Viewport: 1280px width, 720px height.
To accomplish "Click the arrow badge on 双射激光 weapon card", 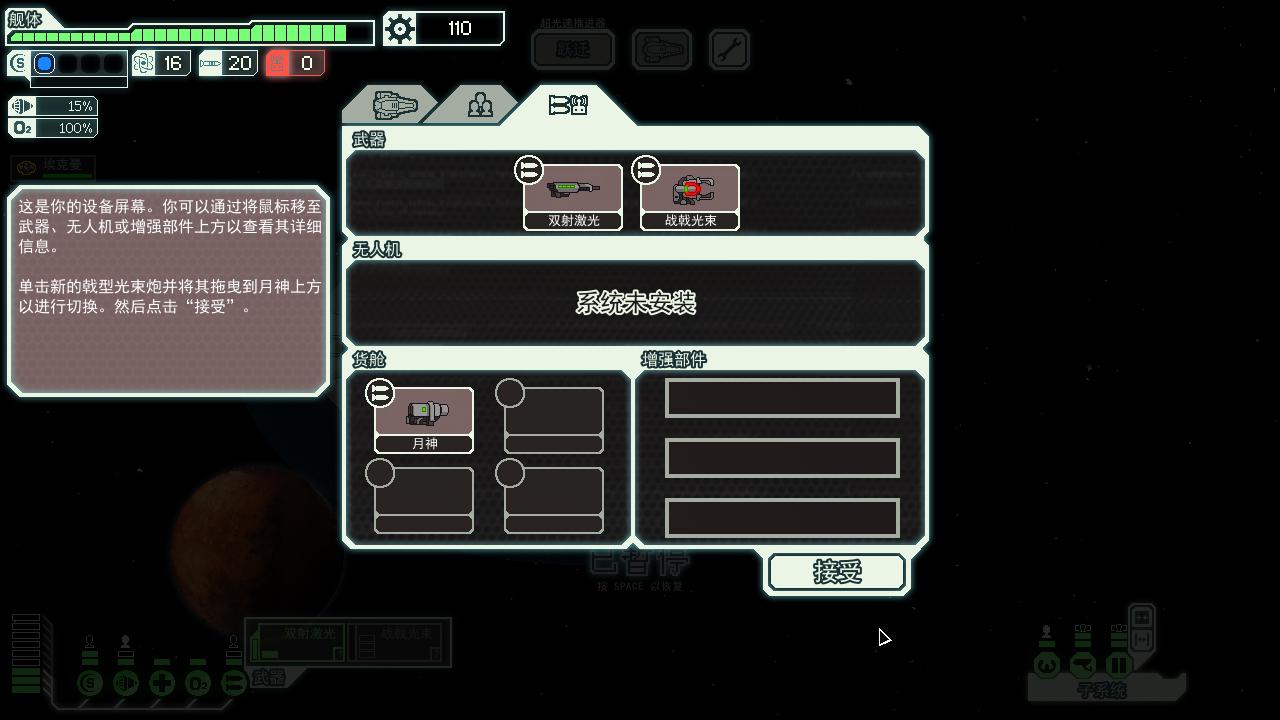I will 528,170.
